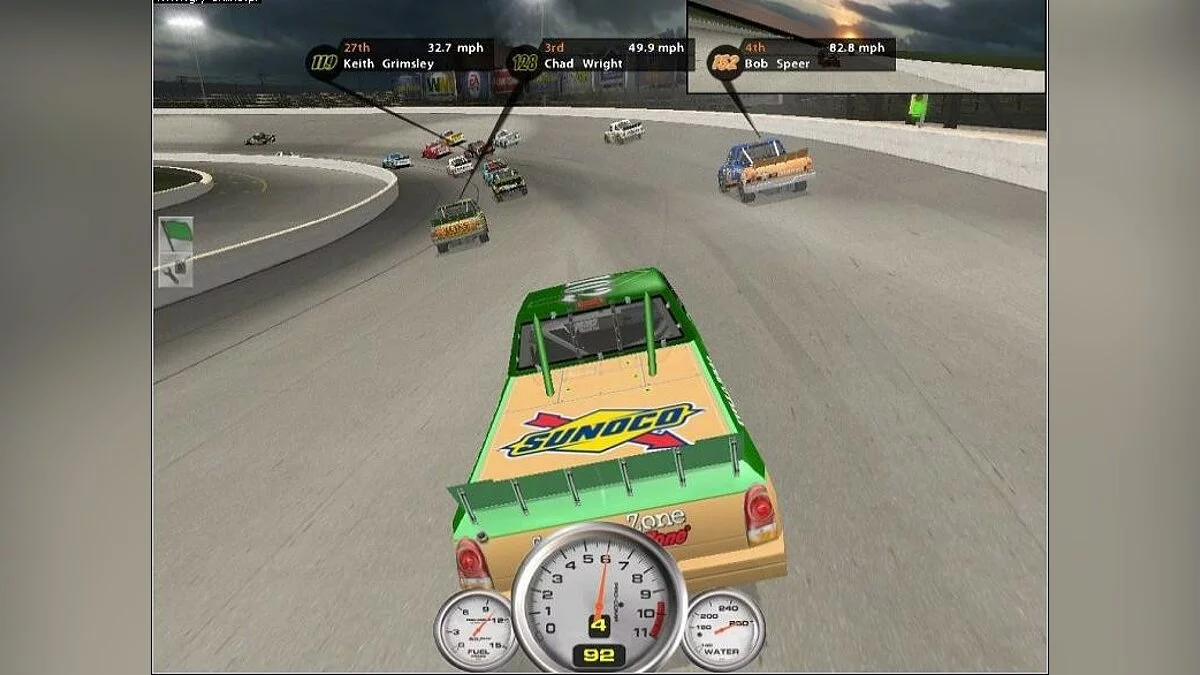1200x675 pixels.
Task: Pick Bob Speer's driver tag
Action: pos(801,56)
